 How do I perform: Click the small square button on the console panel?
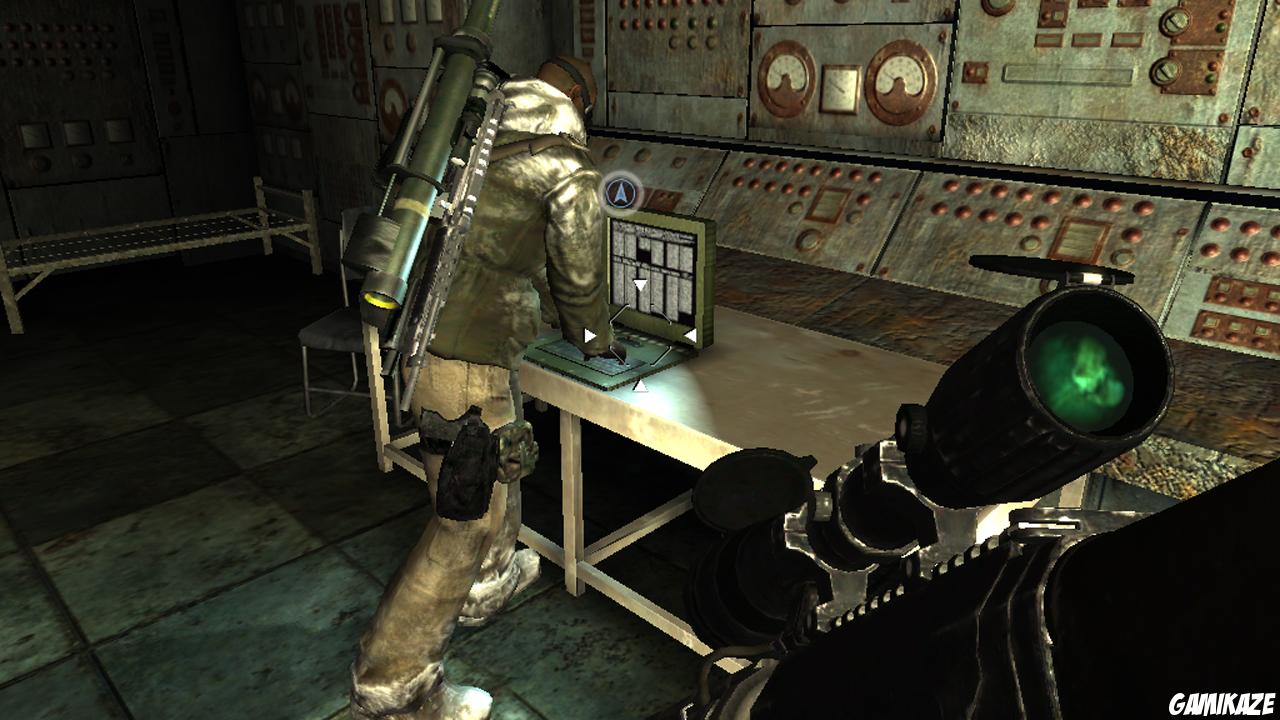pyautogui.click(x=976, y=72)
